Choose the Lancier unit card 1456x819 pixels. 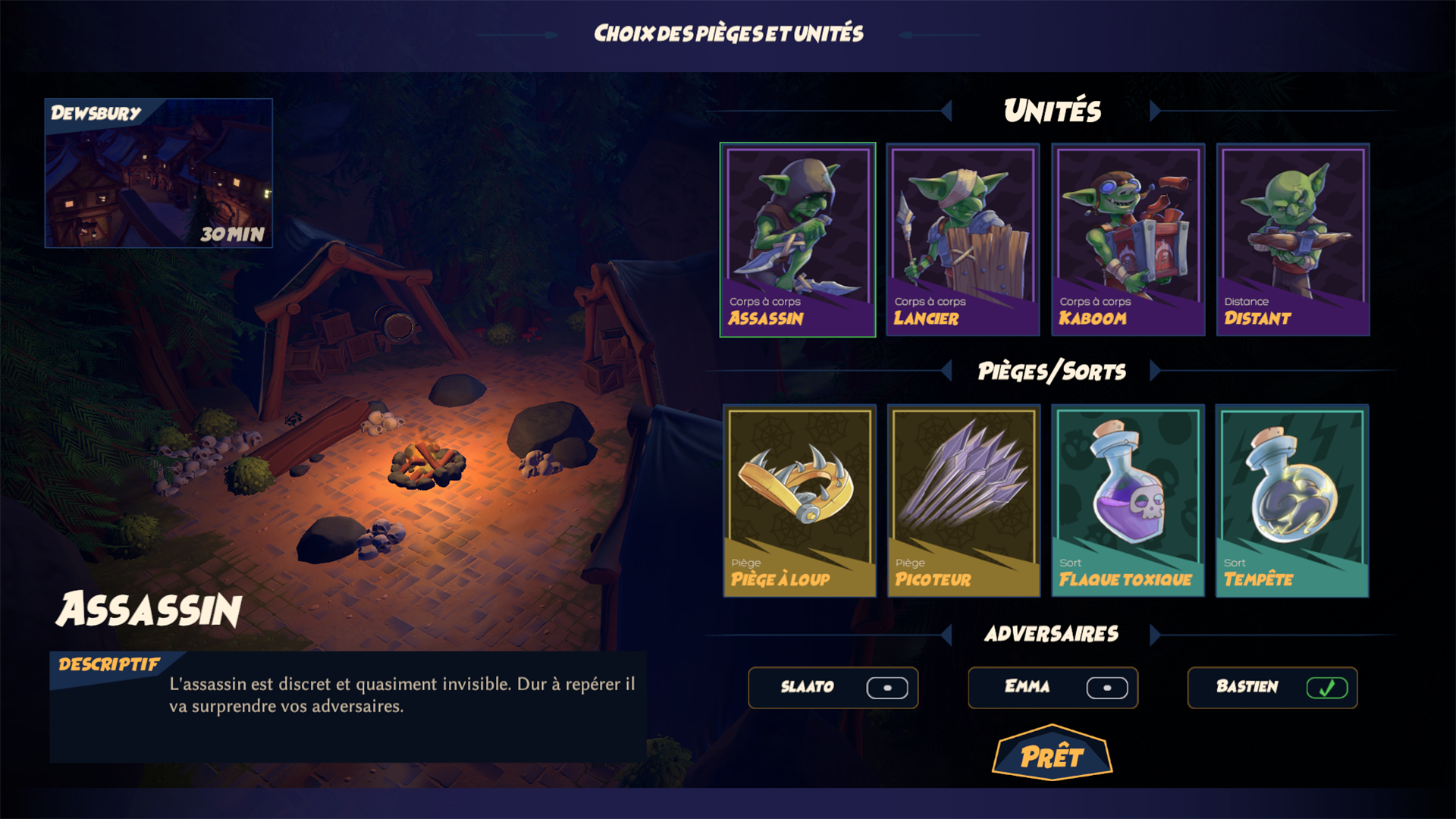pyautogui.click(x=962, y=239)
